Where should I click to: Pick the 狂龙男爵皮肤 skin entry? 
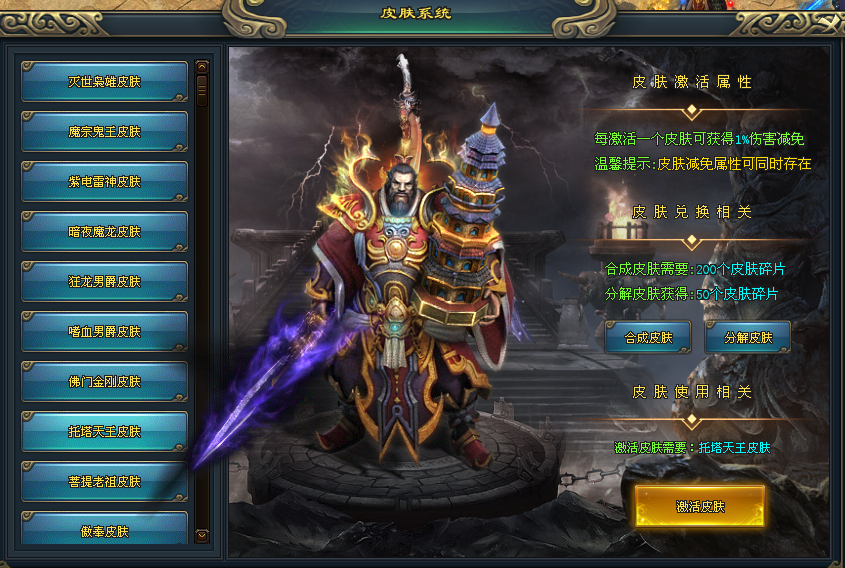point(104,282)
